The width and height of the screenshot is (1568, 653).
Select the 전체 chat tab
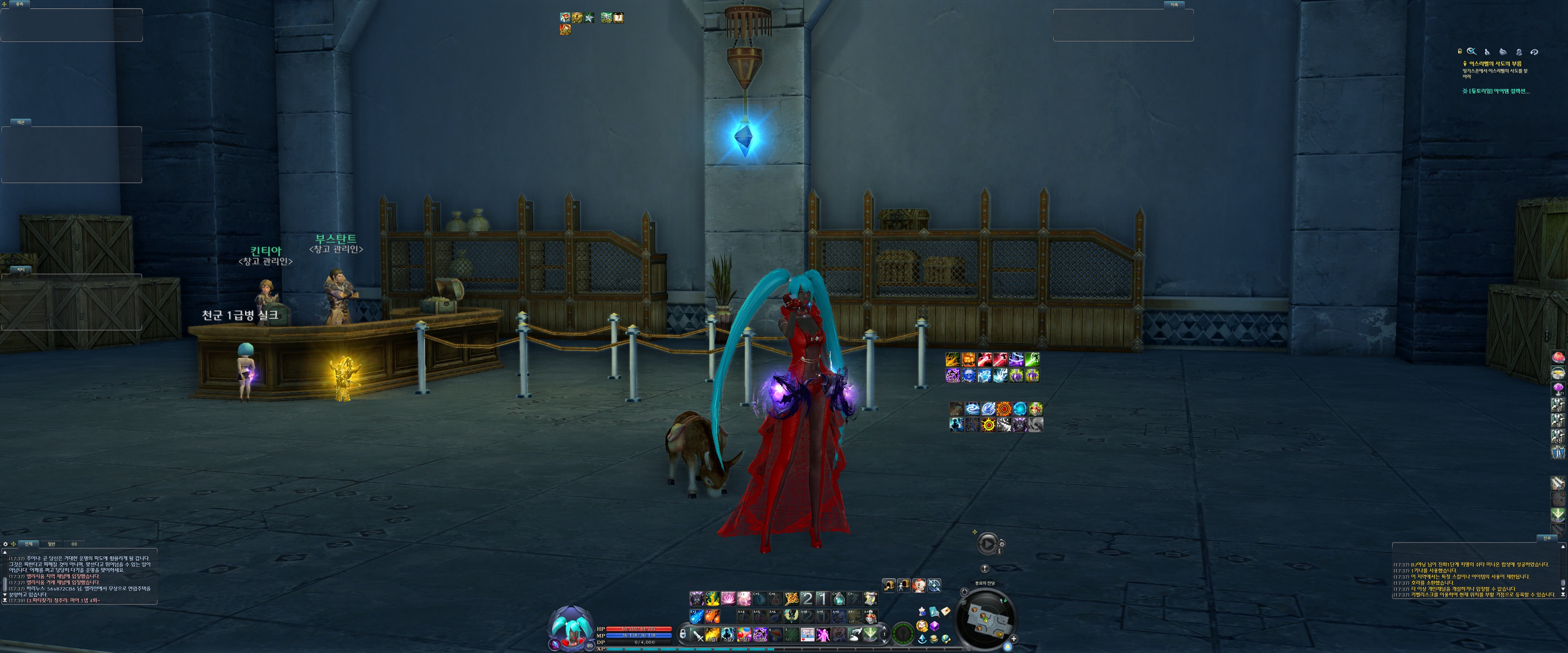point(29,544)
